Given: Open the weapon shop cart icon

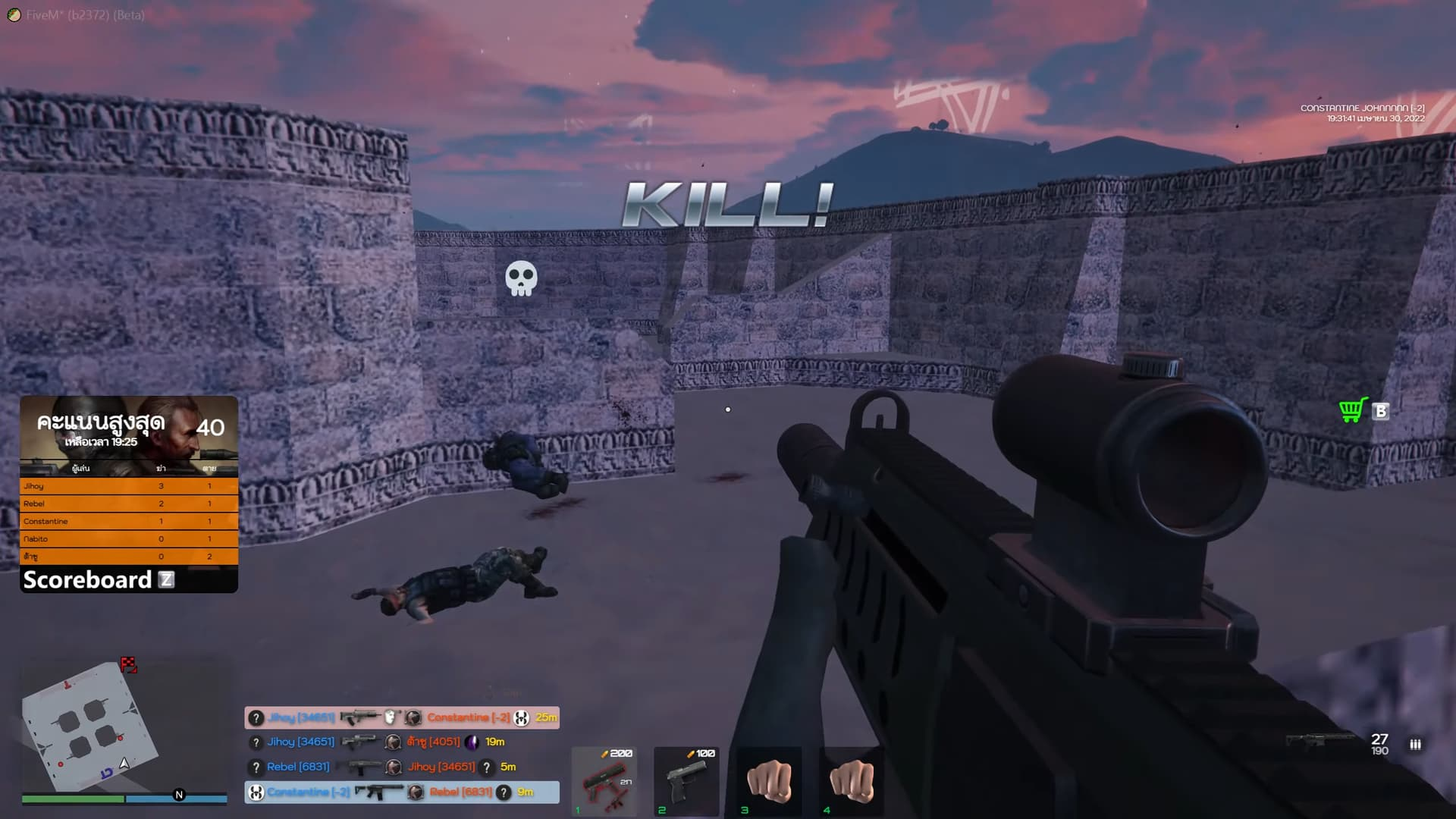Looking at the screenshot, I should click(x=1354, y=410).
